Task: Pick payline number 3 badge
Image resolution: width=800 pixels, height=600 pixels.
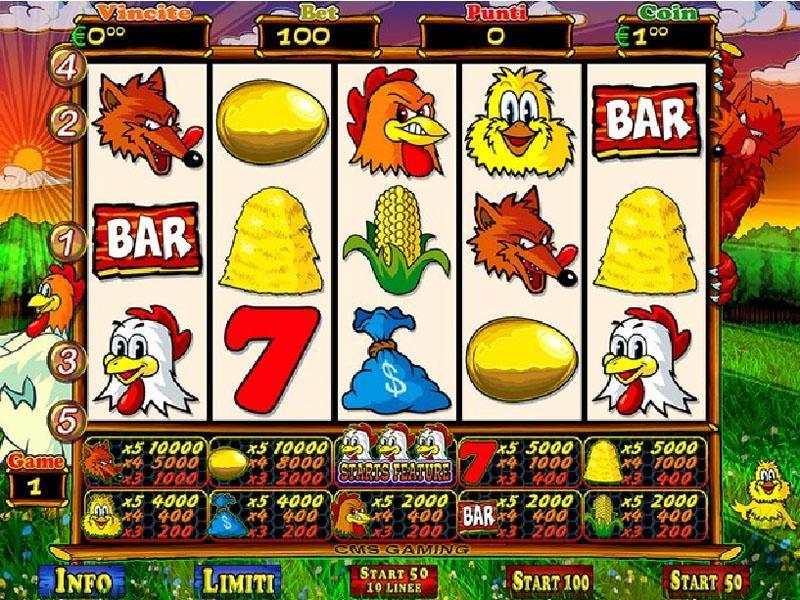Action: (68, 360)
